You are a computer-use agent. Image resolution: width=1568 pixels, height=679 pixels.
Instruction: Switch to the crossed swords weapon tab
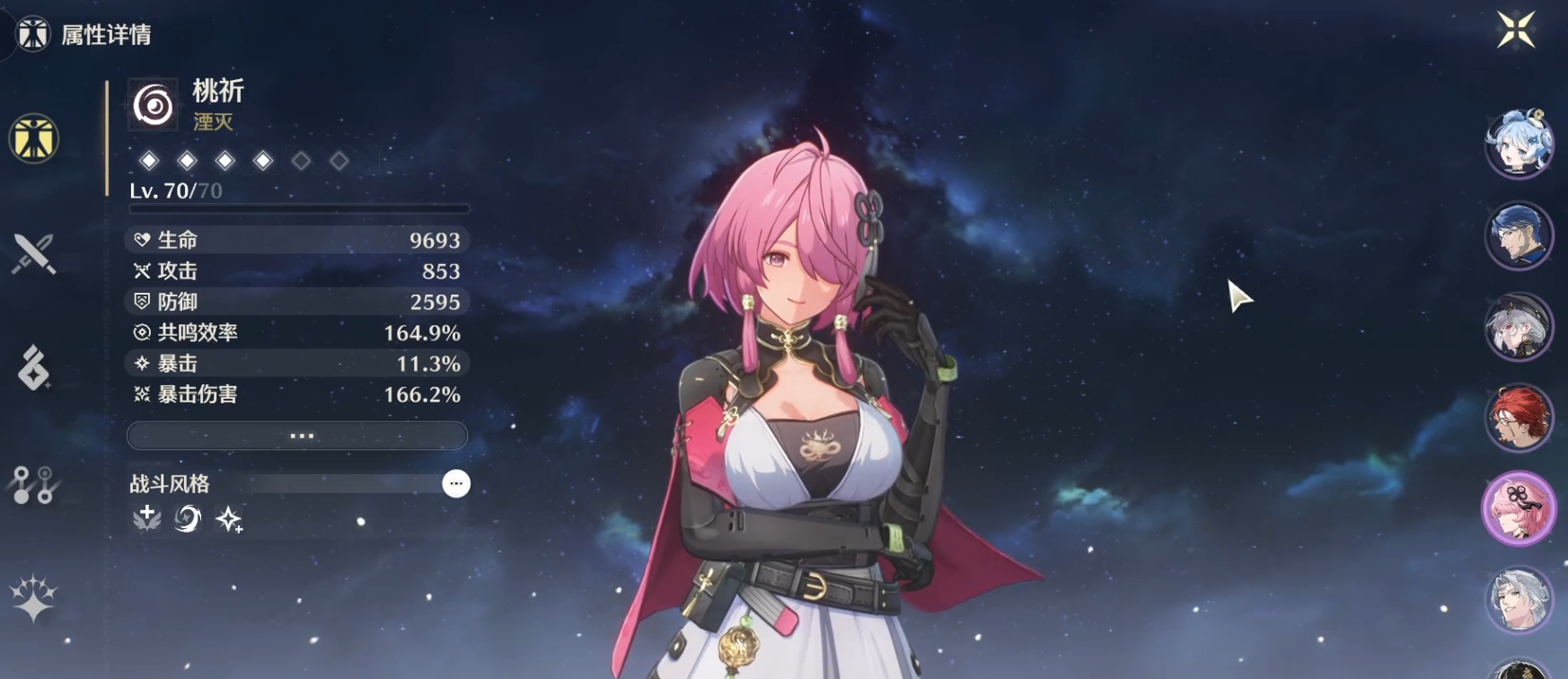click(x=33, y=253)
